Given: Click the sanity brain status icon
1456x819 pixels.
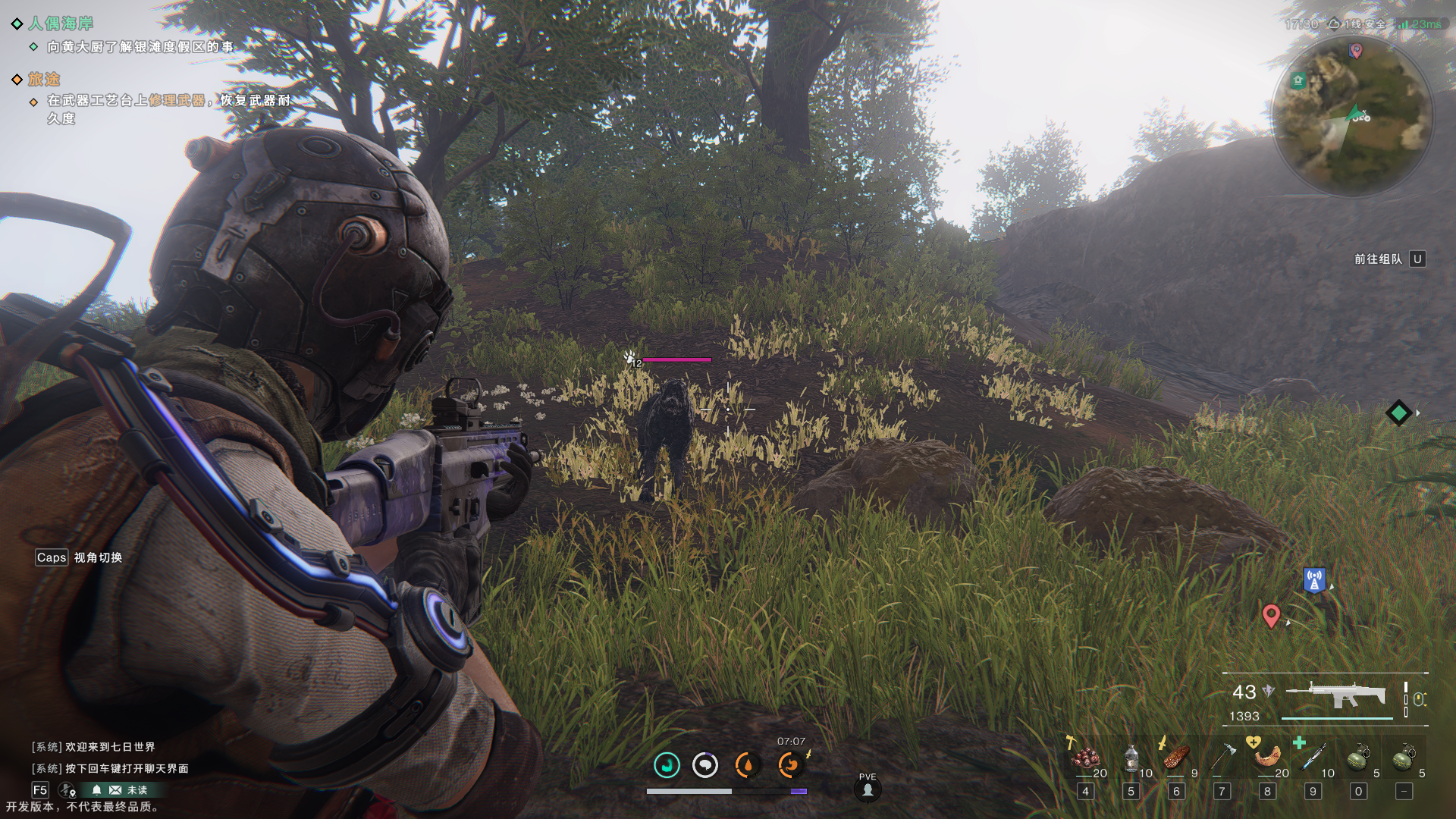Looking at the screenshot, I should [x=705, y=765].
